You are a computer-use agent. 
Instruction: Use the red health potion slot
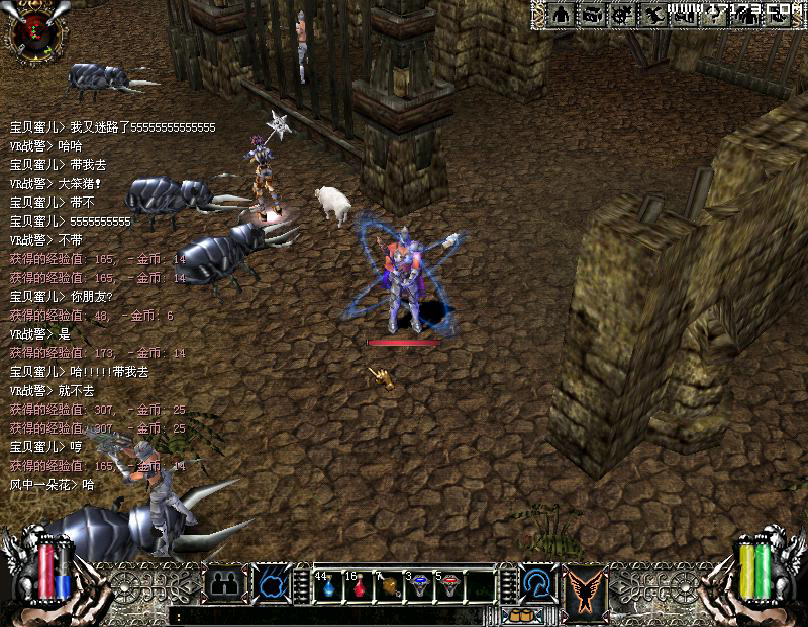[359, 586]
